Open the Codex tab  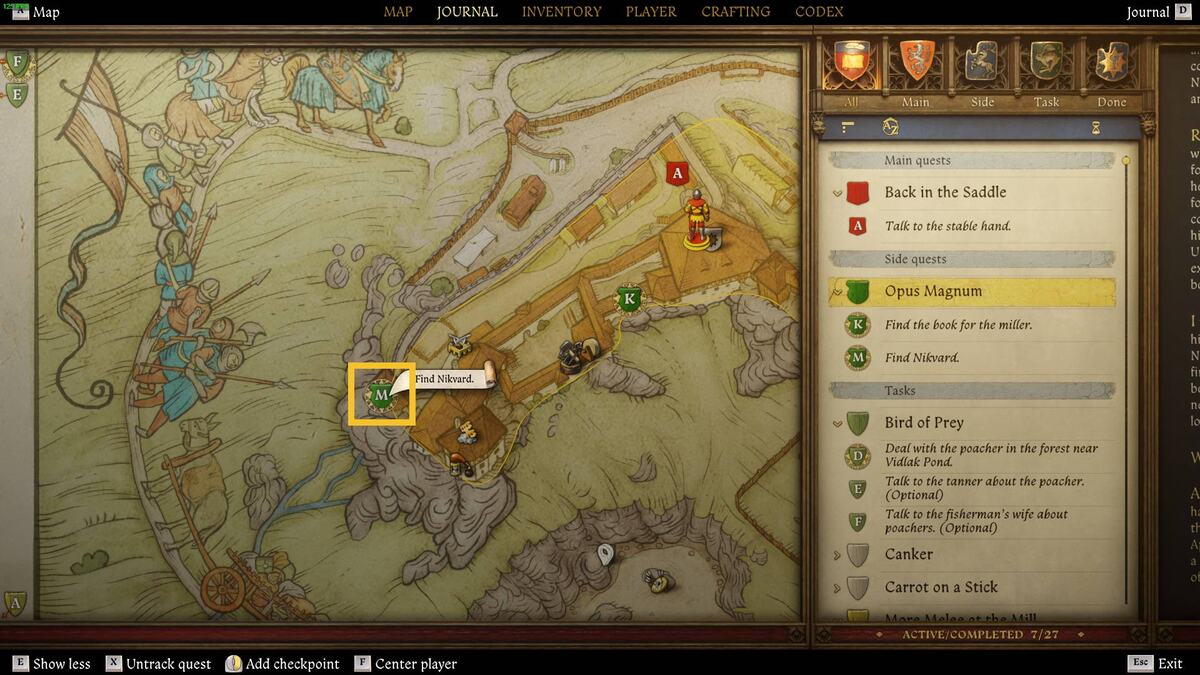pyautogui.click(x=819, y=12)
